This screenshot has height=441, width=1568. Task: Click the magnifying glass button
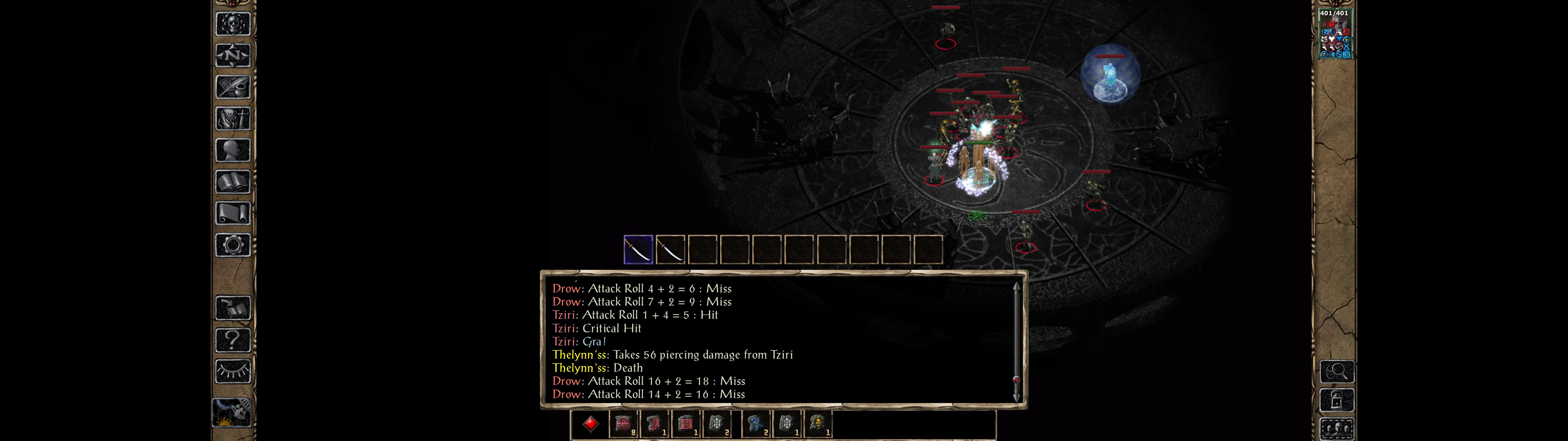[x=1336, y=371]
